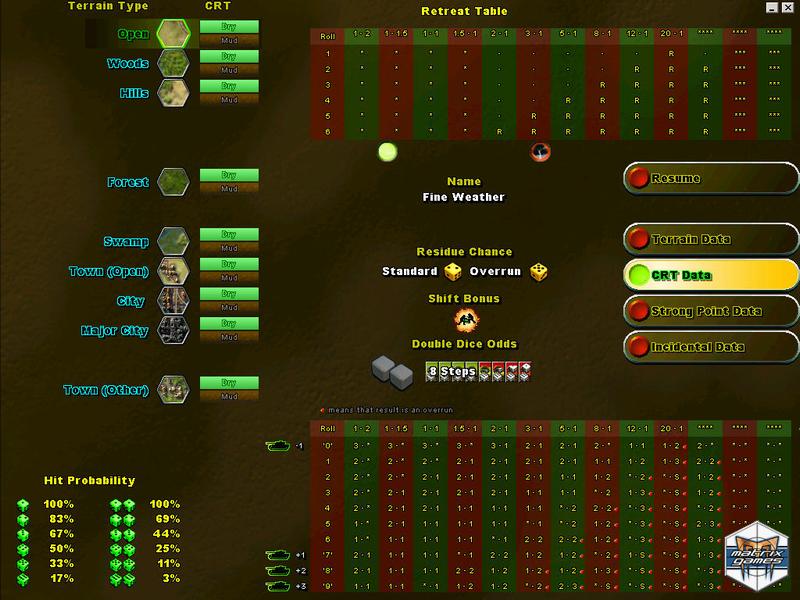Screen dimensions: 800x600
Task: Choose the Open terrain type hex
Action: 171,34
